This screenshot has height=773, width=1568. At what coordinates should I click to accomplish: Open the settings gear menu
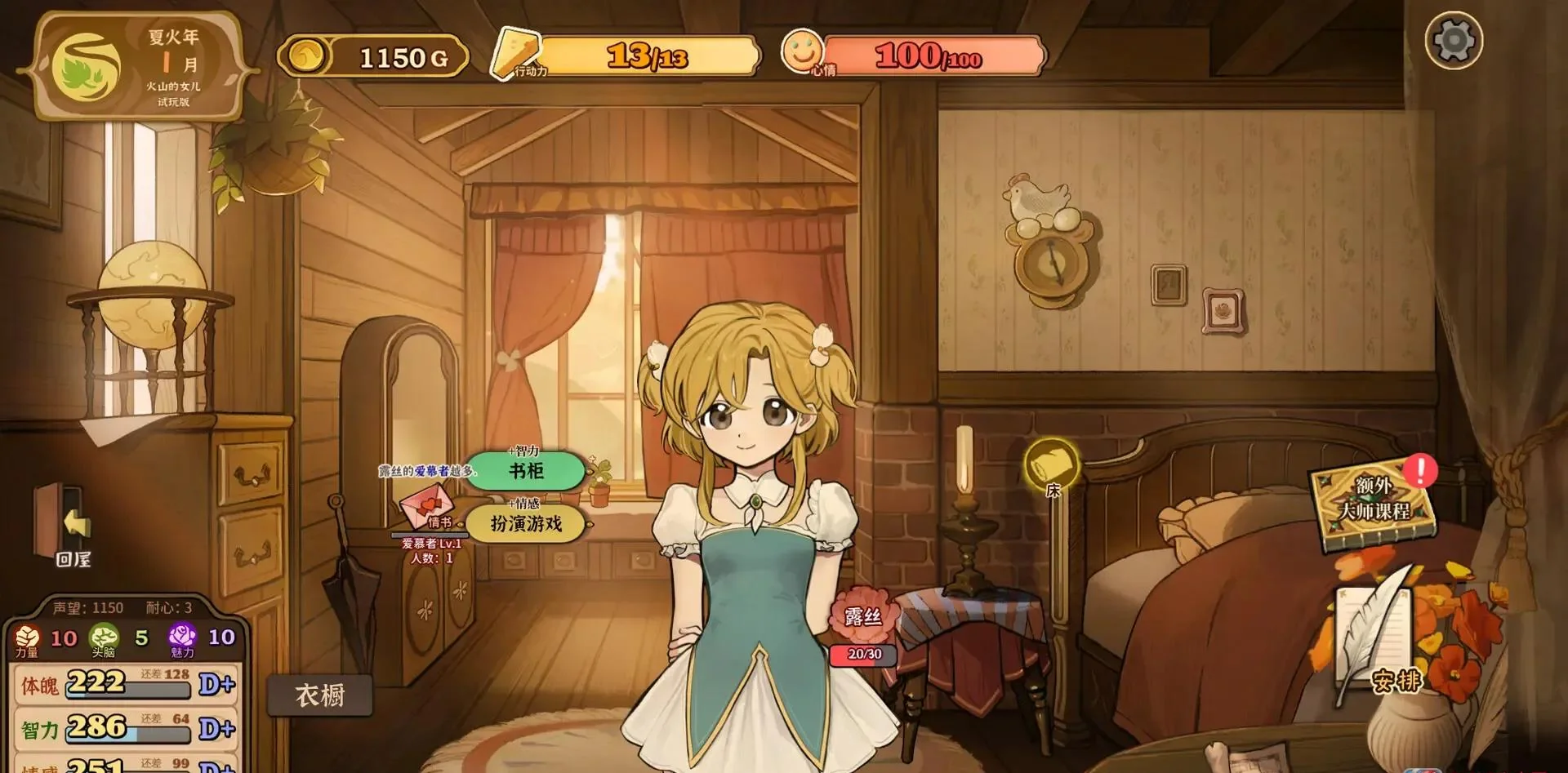tap(1454, 40)
